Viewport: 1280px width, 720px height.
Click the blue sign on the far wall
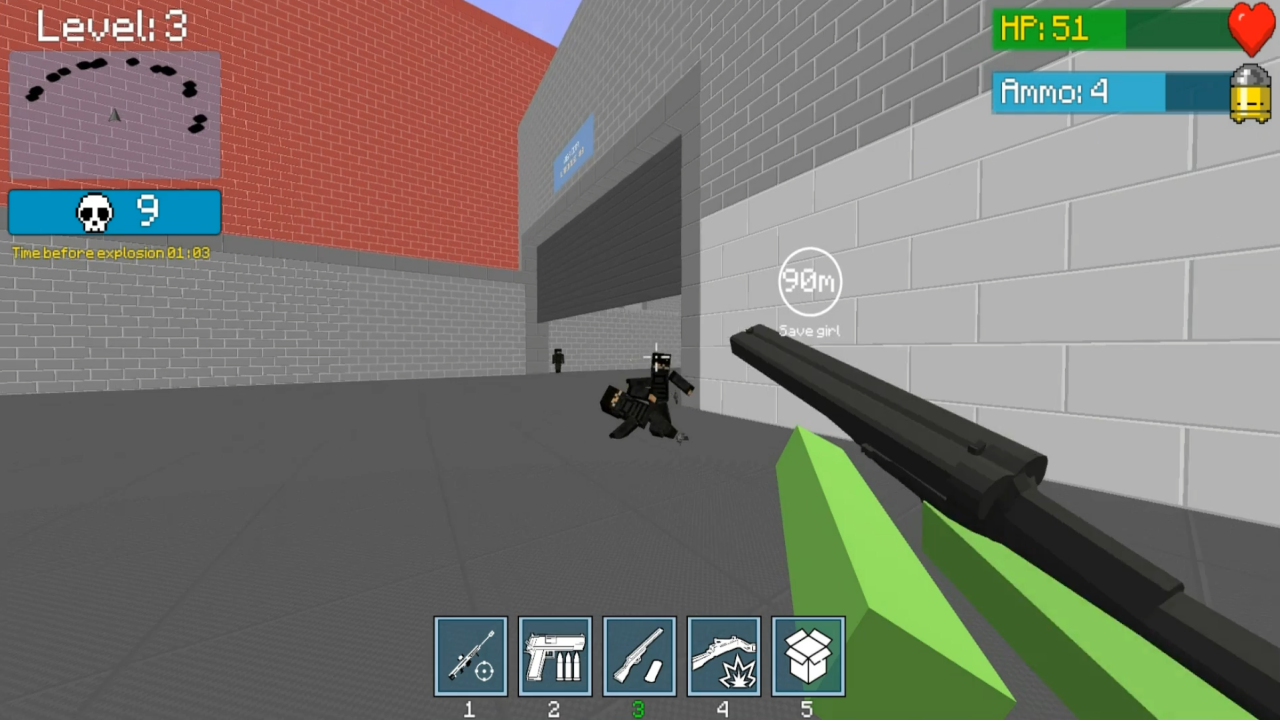point(574,150)
